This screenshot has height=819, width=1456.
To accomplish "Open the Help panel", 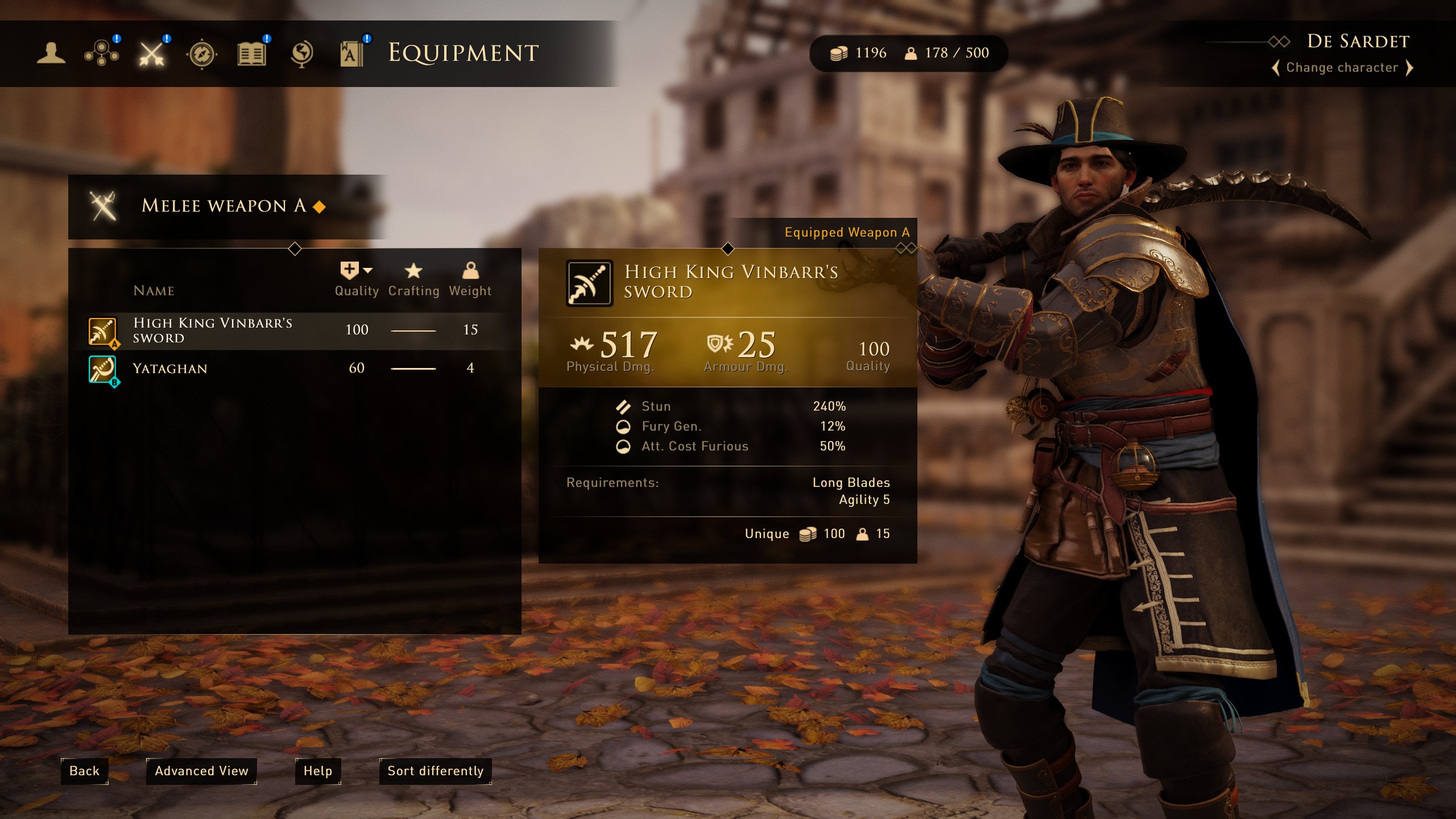I will (317, 771).
